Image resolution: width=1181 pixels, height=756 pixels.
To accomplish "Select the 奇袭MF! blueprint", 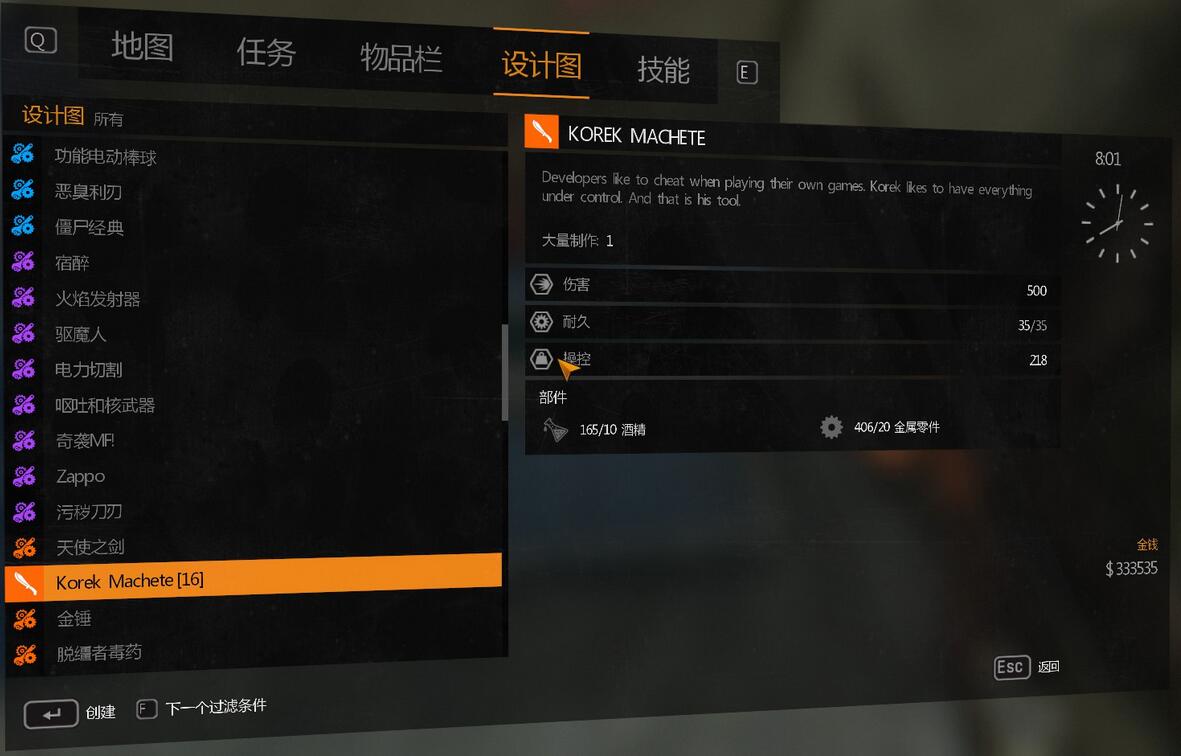I will point(85,441).
